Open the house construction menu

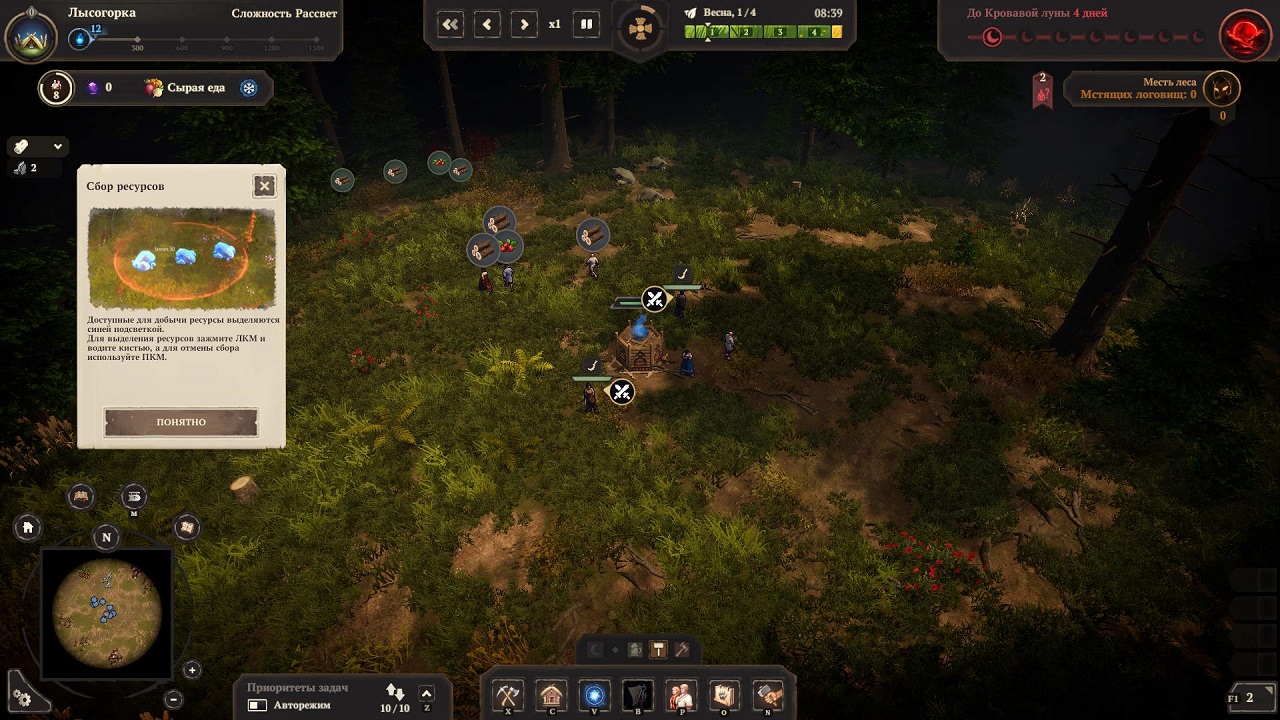(x=551, y=695)
